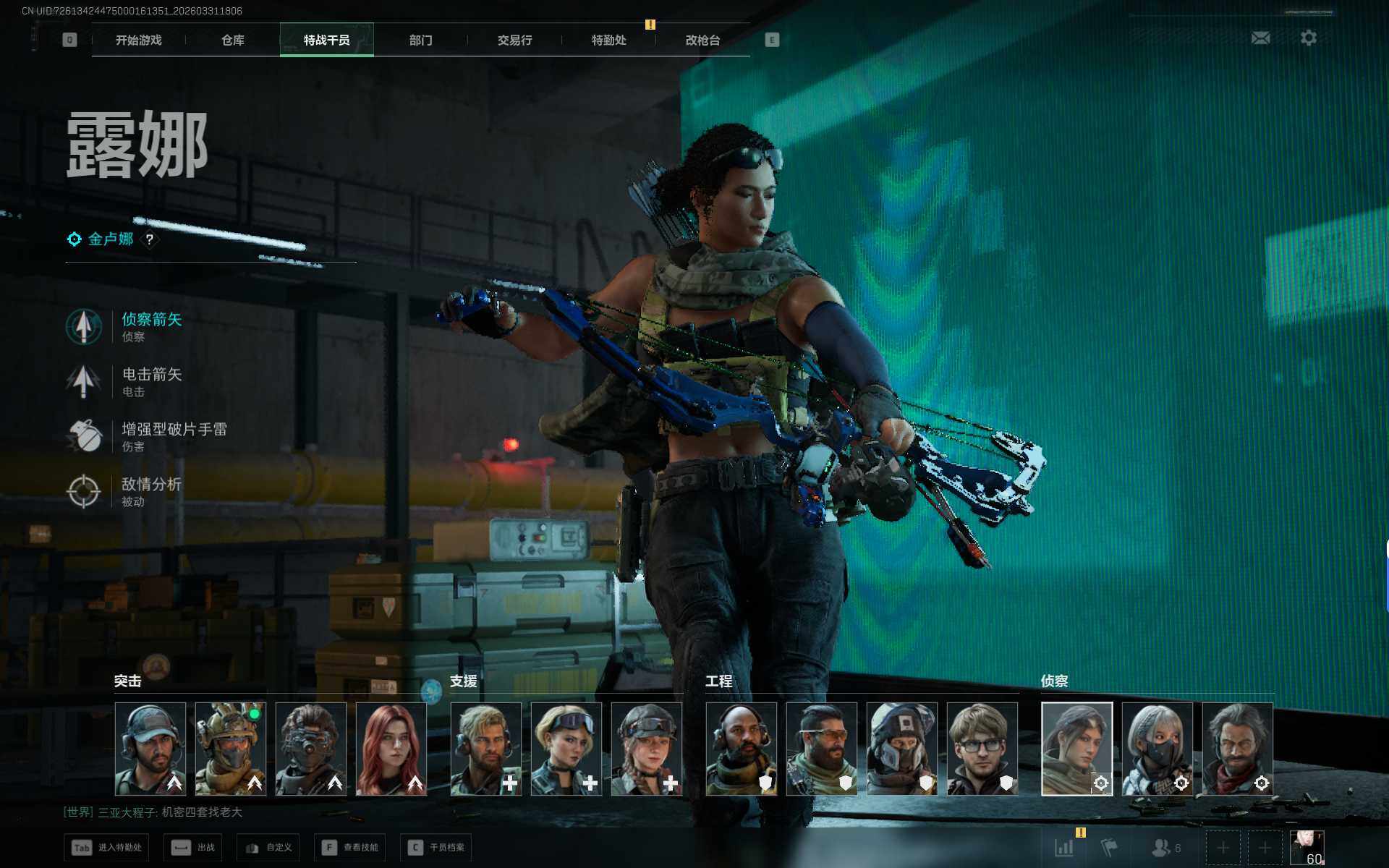Click the 查看技能 view skills button
This screenshot has width=1389, height=868.
[x=350, y=847]
